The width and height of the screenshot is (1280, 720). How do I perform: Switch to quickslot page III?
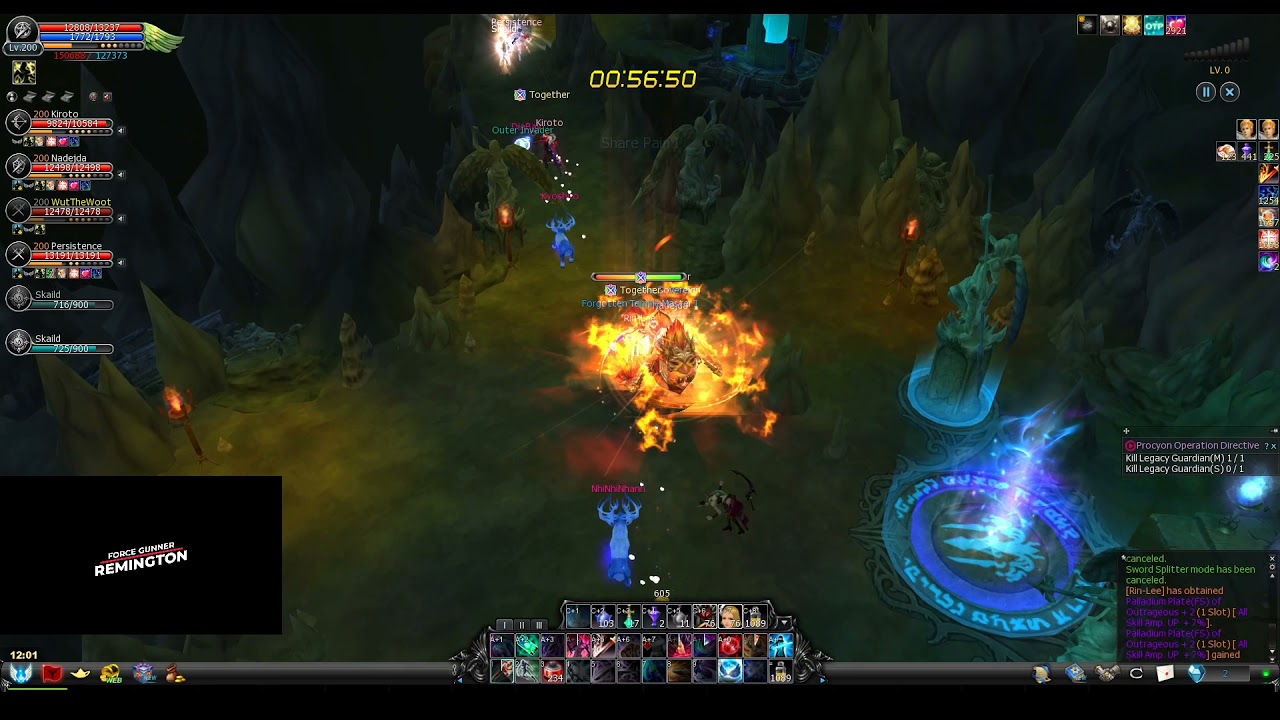pyautogui.click(x=538, y=625)
